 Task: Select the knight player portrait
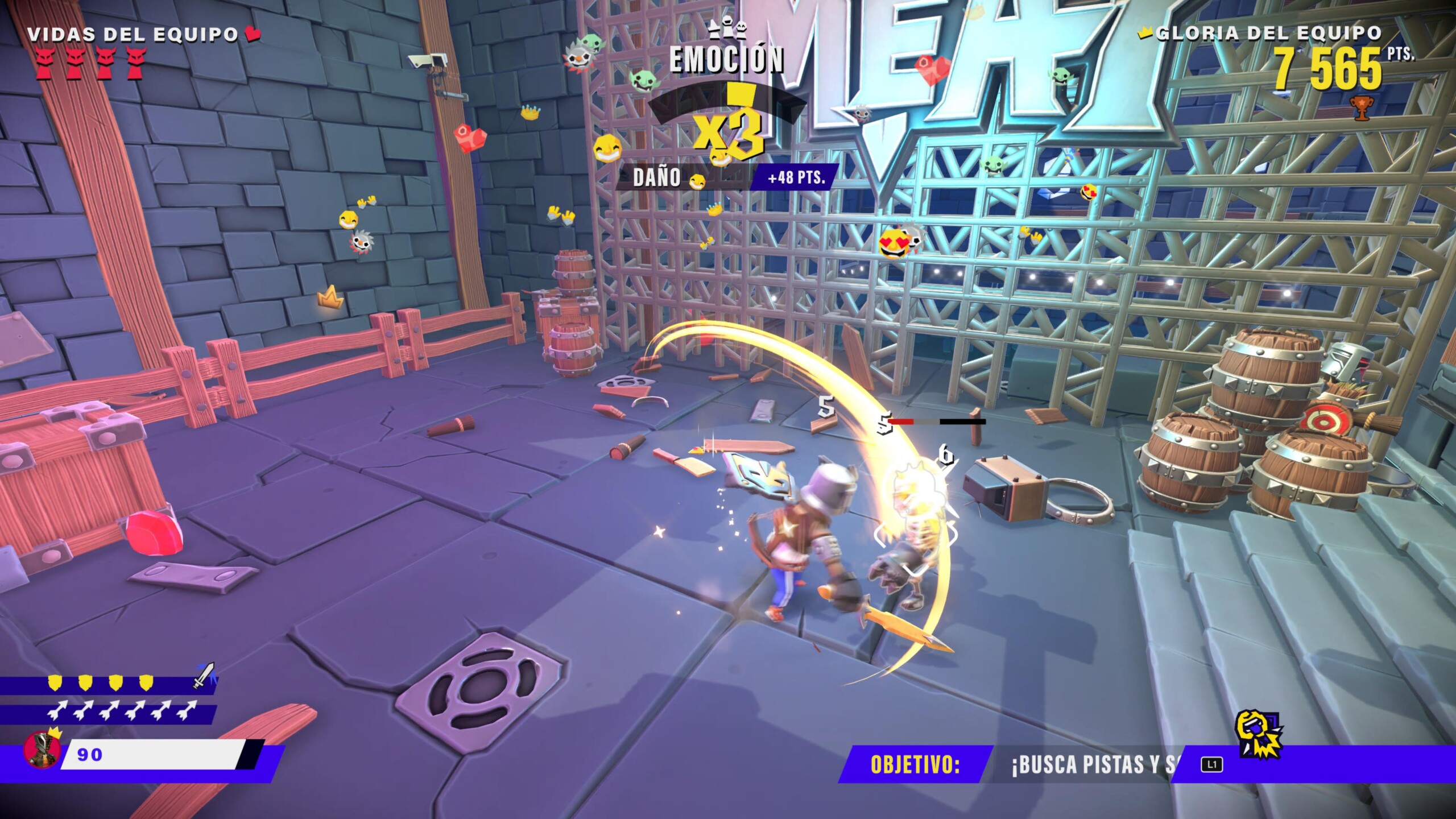click(42, 750)
